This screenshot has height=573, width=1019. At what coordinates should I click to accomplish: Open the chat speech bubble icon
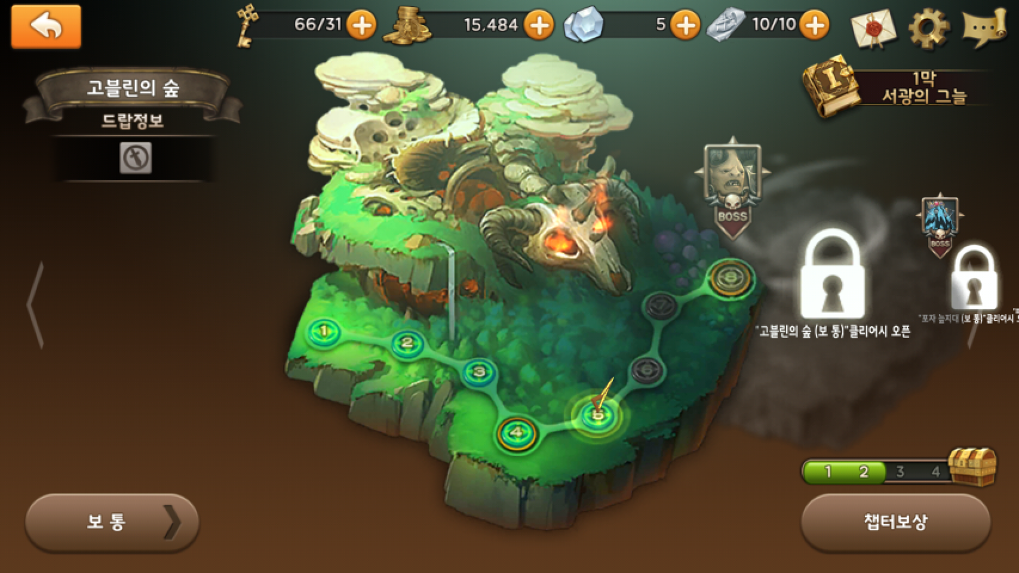pyautogui.click(x=983, y=27)
